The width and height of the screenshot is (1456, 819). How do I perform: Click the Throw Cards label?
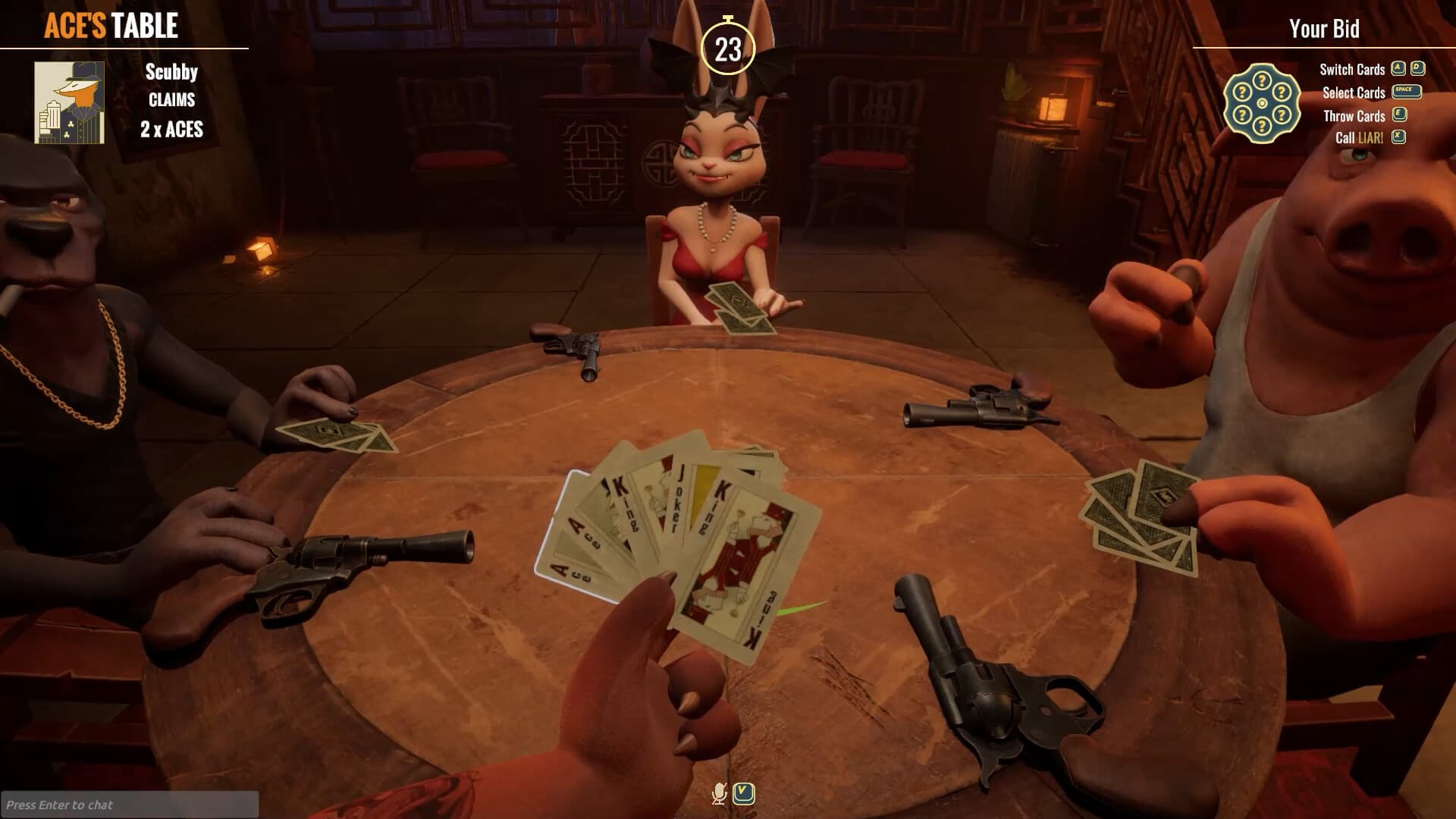click(x=1353, y=115)
